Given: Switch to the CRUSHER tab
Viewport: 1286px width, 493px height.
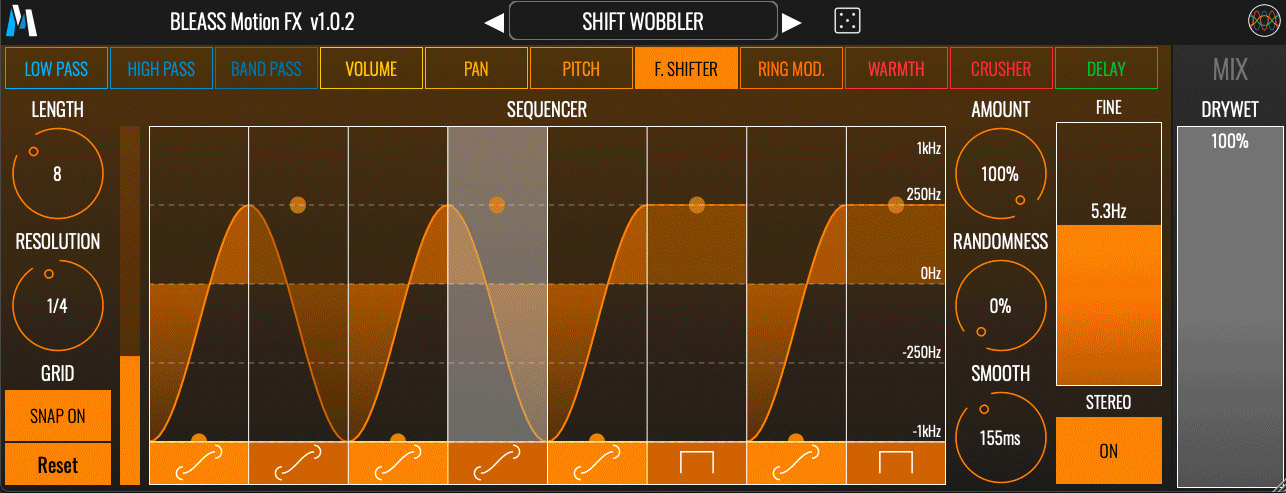Looking at the screenshot, I should [1001, 69].
